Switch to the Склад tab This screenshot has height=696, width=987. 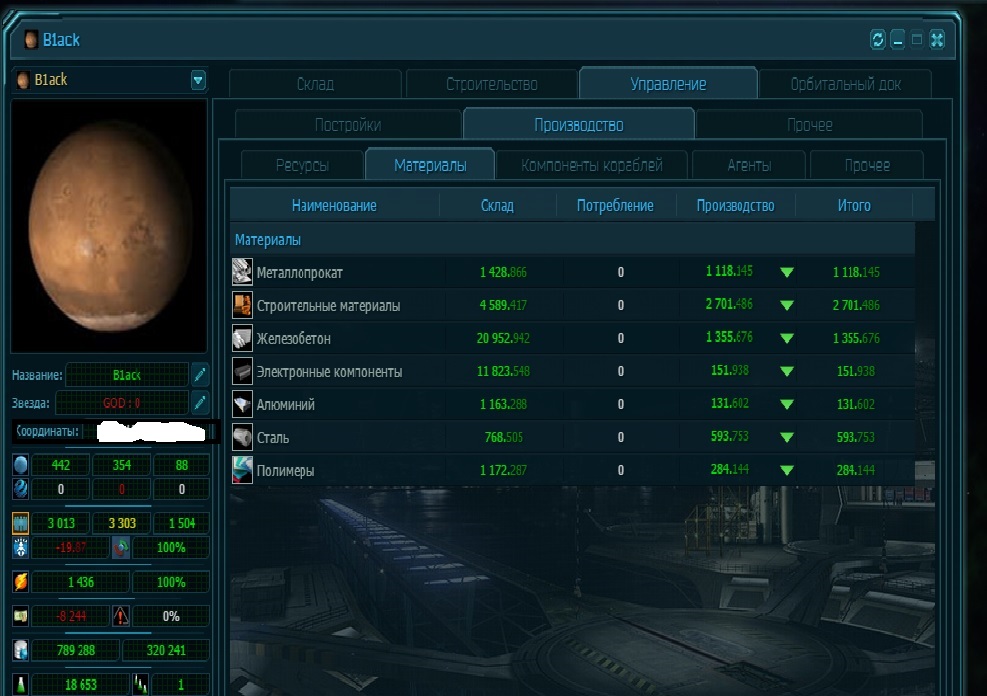tap(315, 85)
